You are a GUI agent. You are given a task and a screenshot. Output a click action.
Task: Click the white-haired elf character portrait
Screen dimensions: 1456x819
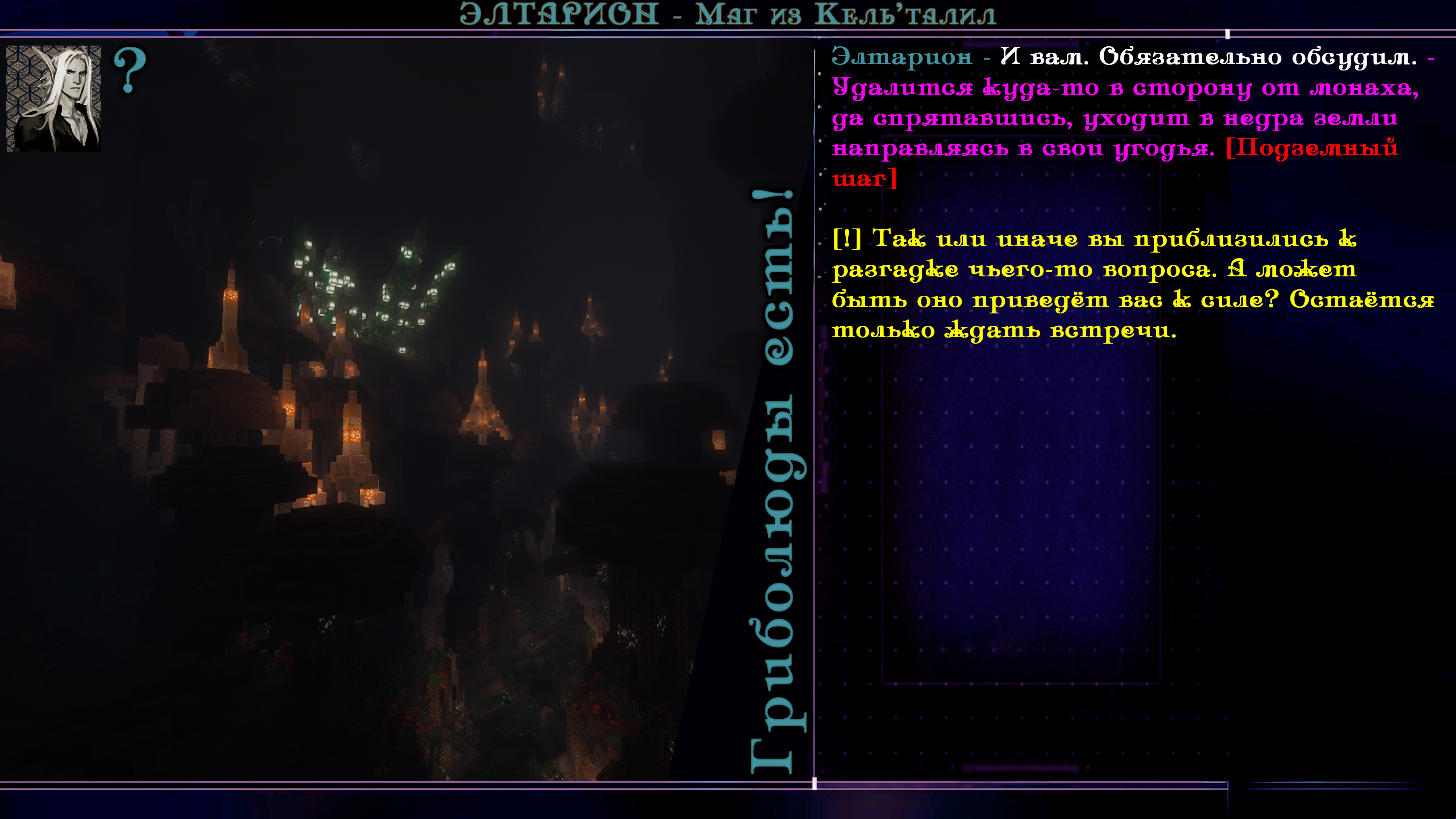[x=54, y=98]
